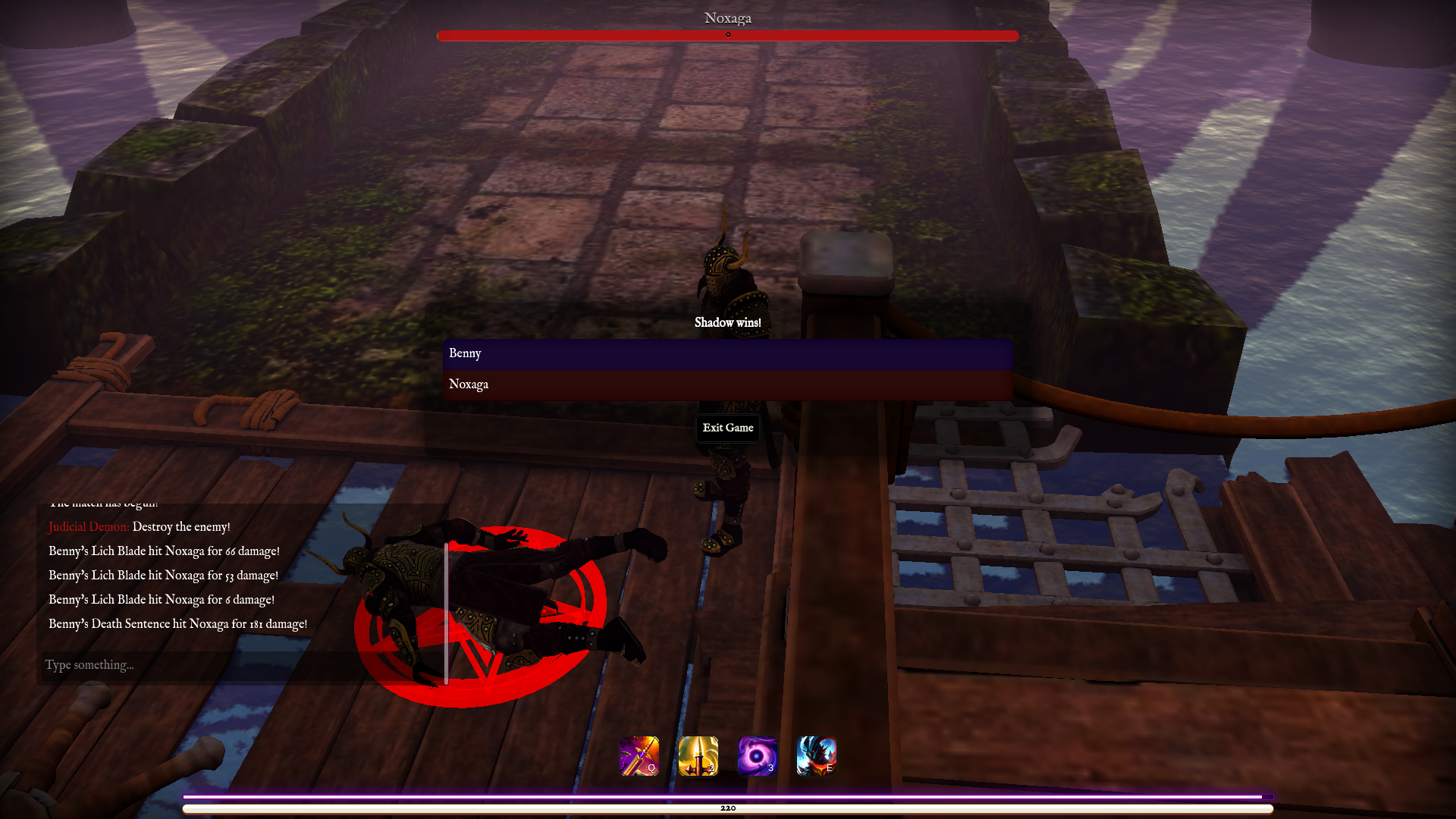Click the chat input field

point(227,665)
